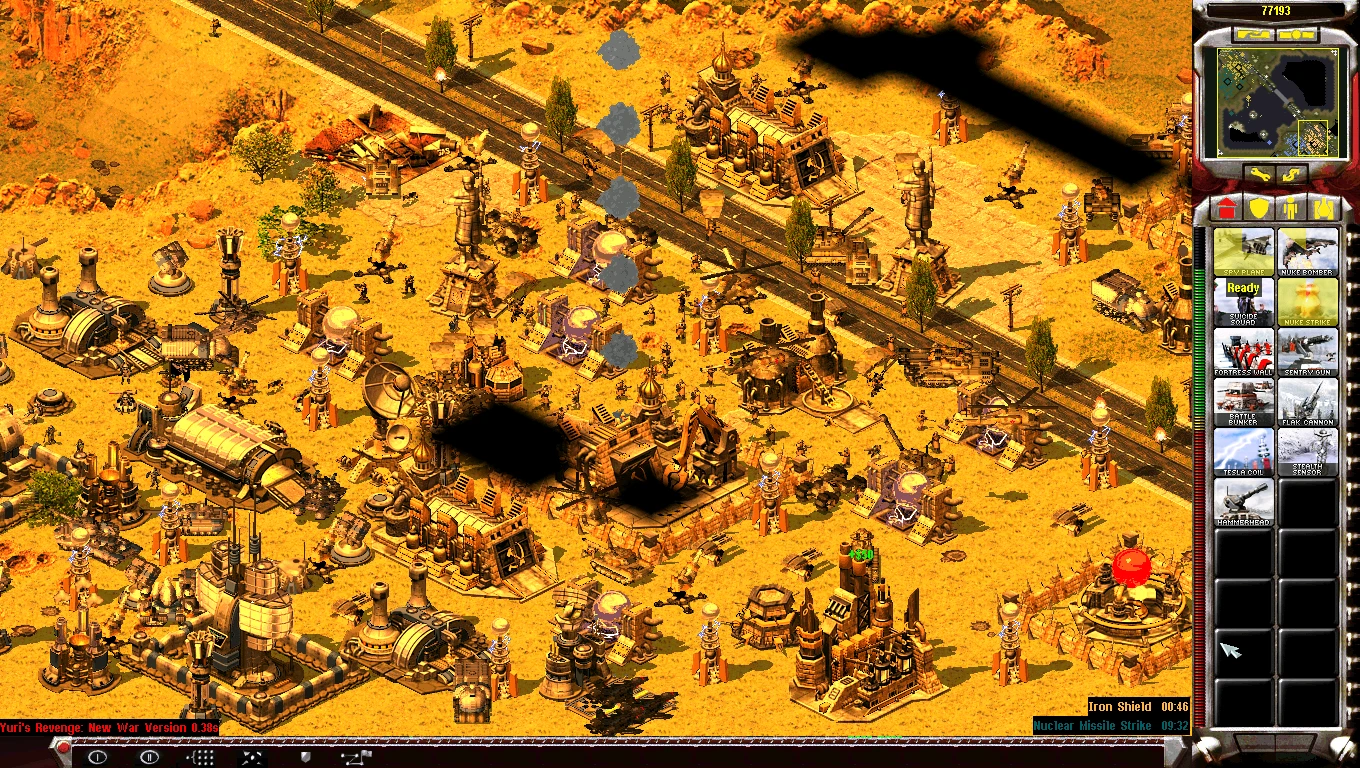Screen dimensions: 1360x768
Task: Select the Nuke Strike superweapon
Action: click(1308, 301)
